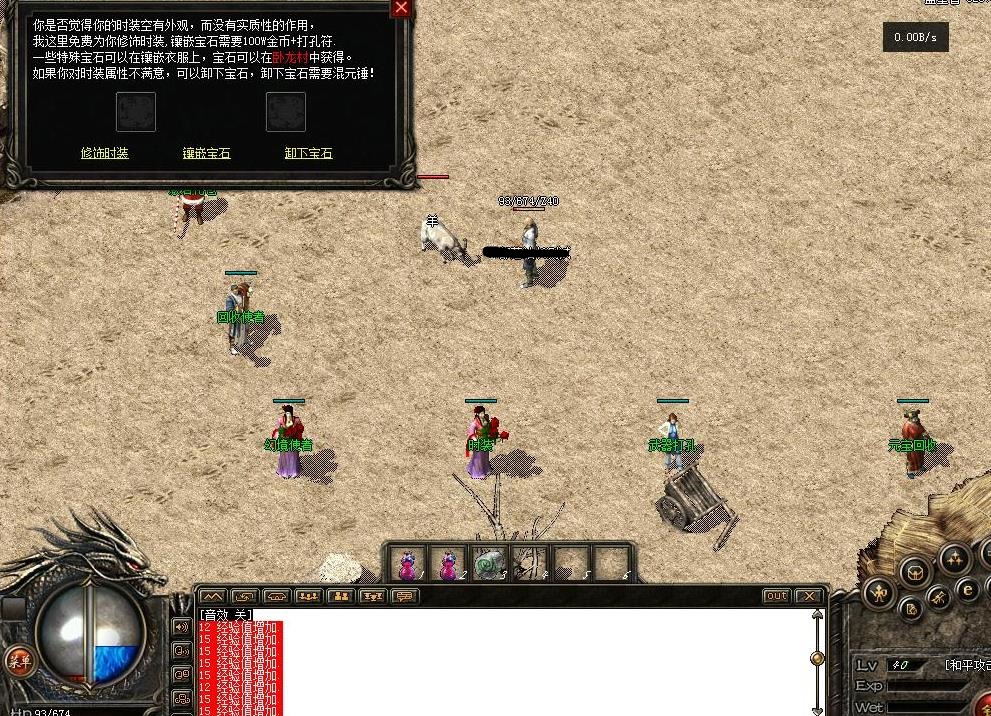The image size is (991, 716).
Task: Use the red potion in hotbar slot 1
Action: [408, 564]
